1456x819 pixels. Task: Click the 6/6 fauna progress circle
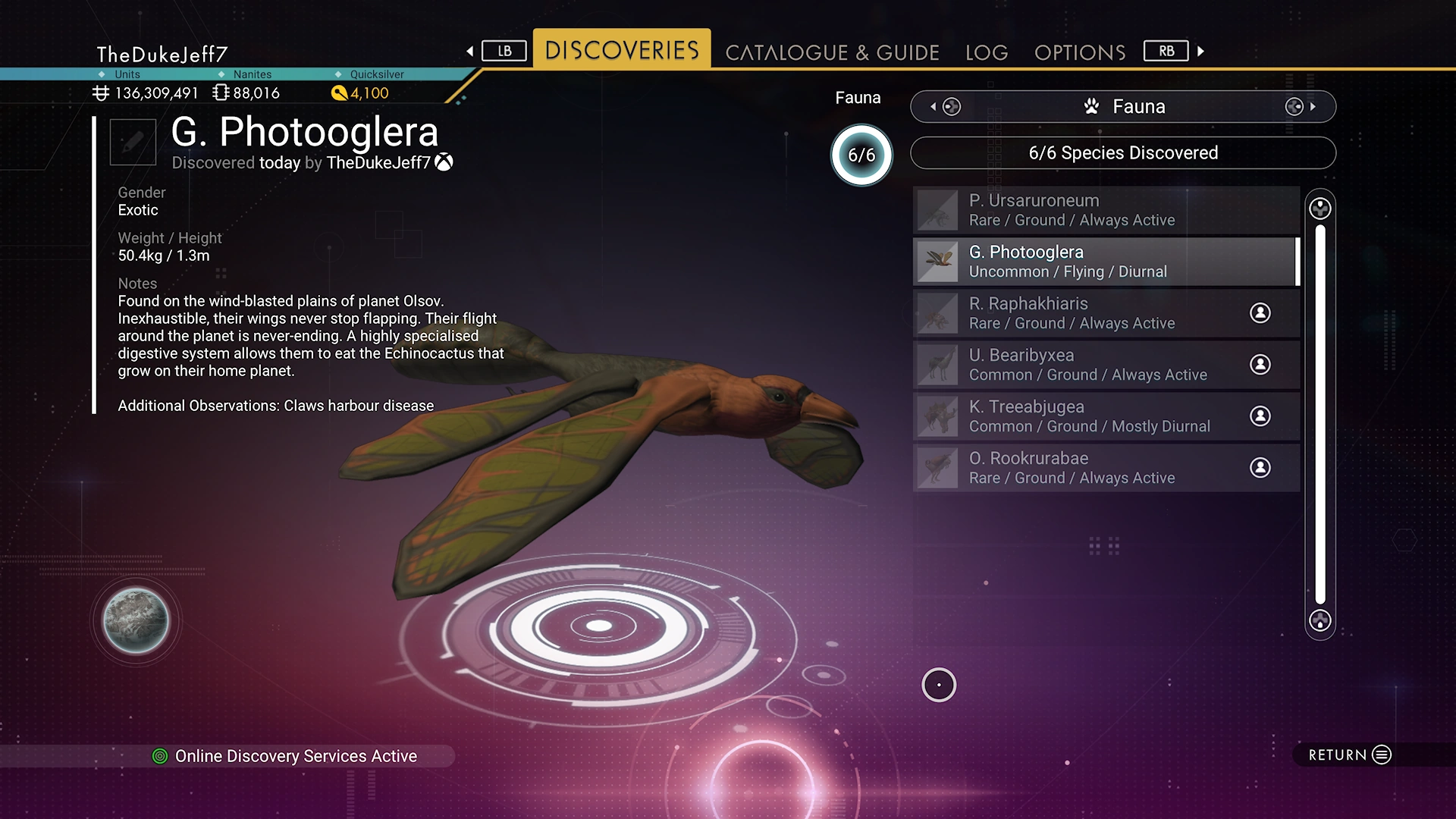(x=861, y=155)
